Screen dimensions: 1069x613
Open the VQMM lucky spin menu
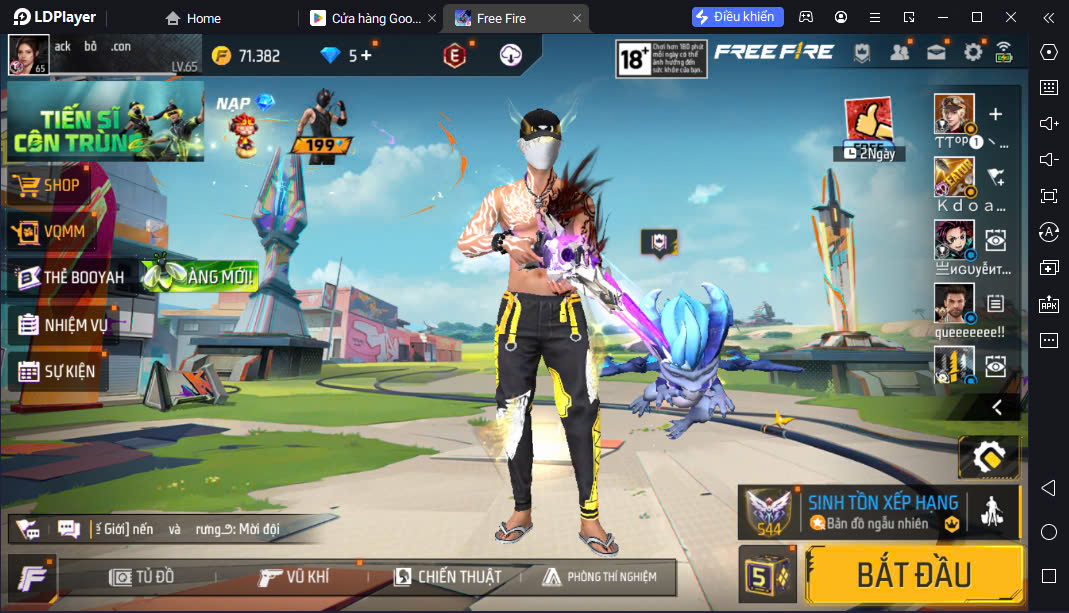pos(62,232)
